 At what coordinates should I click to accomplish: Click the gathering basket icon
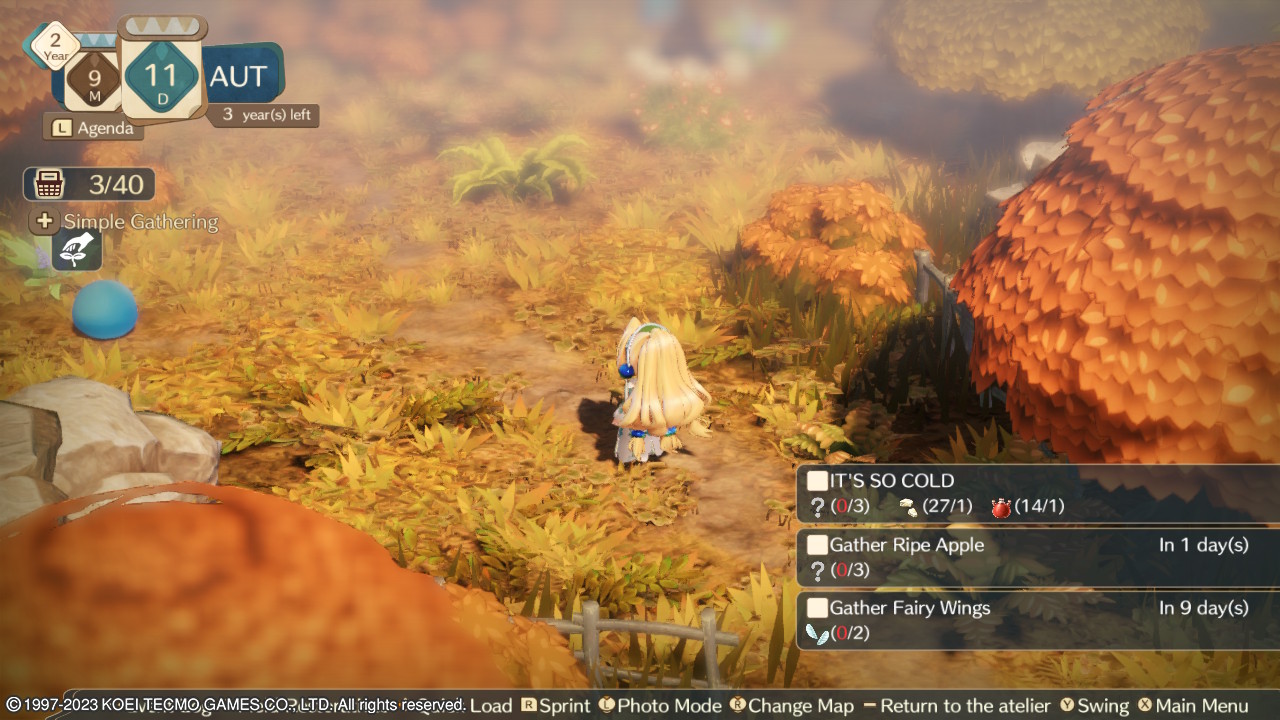point(48,184)
